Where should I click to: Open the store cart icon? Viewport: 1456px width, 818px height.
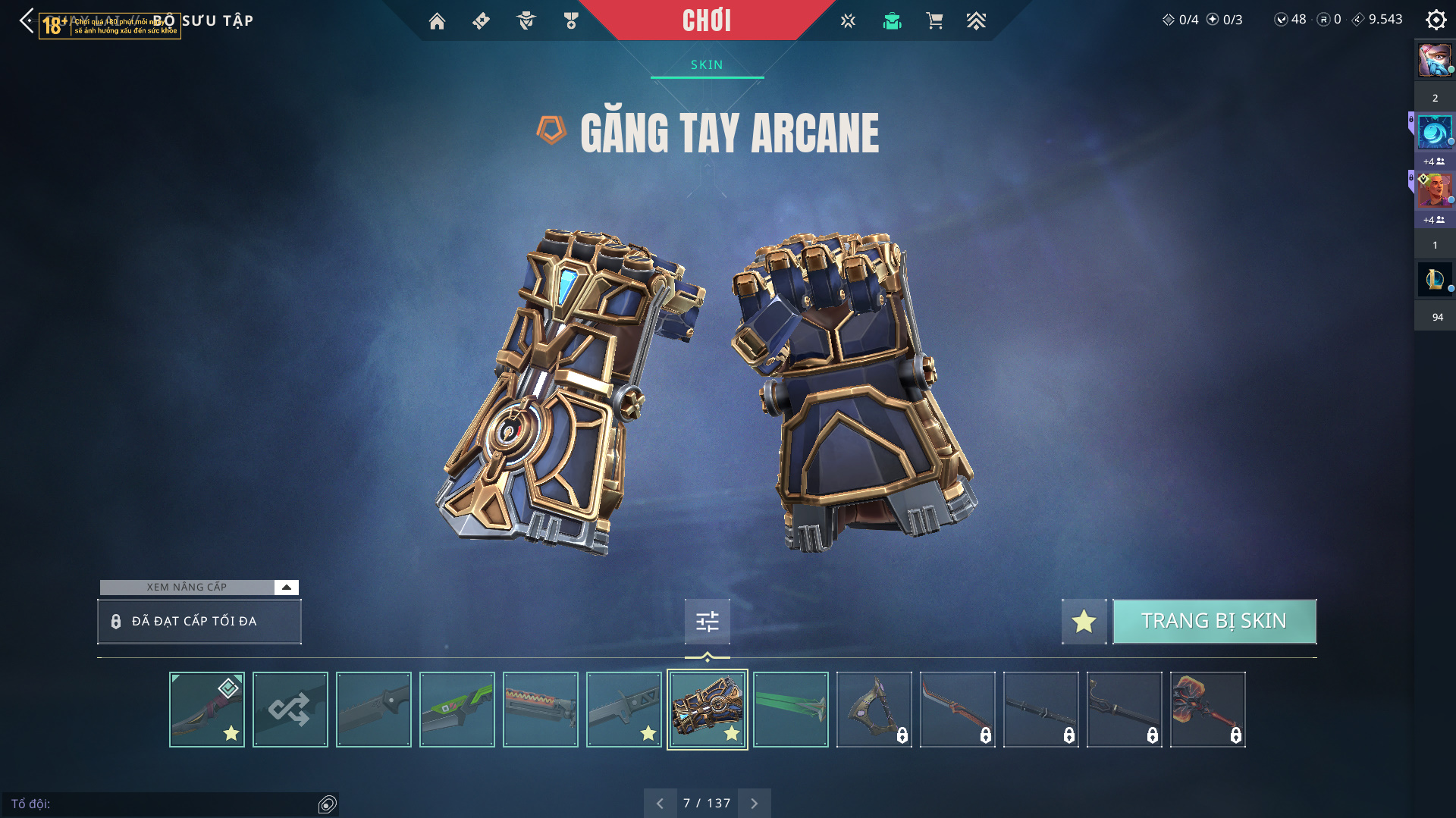[x=934, y=21]
